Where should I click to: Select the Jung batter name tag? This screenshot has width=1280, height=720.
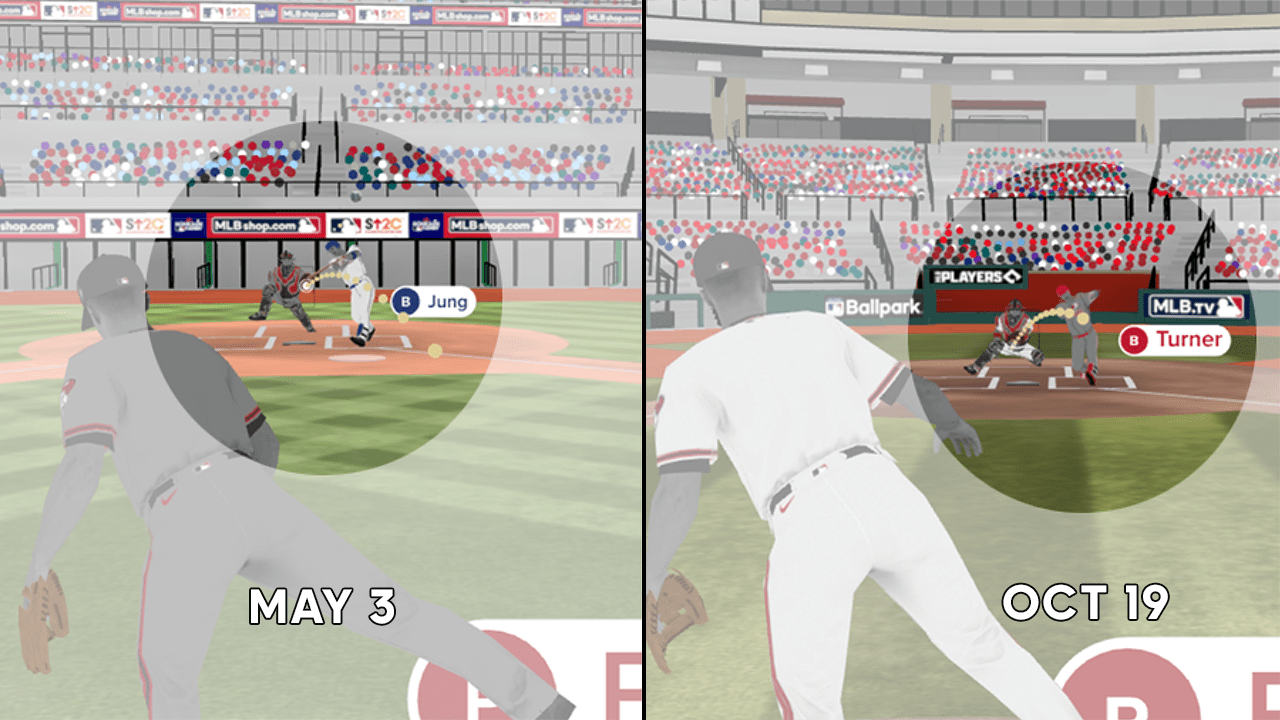click(432, 302)
